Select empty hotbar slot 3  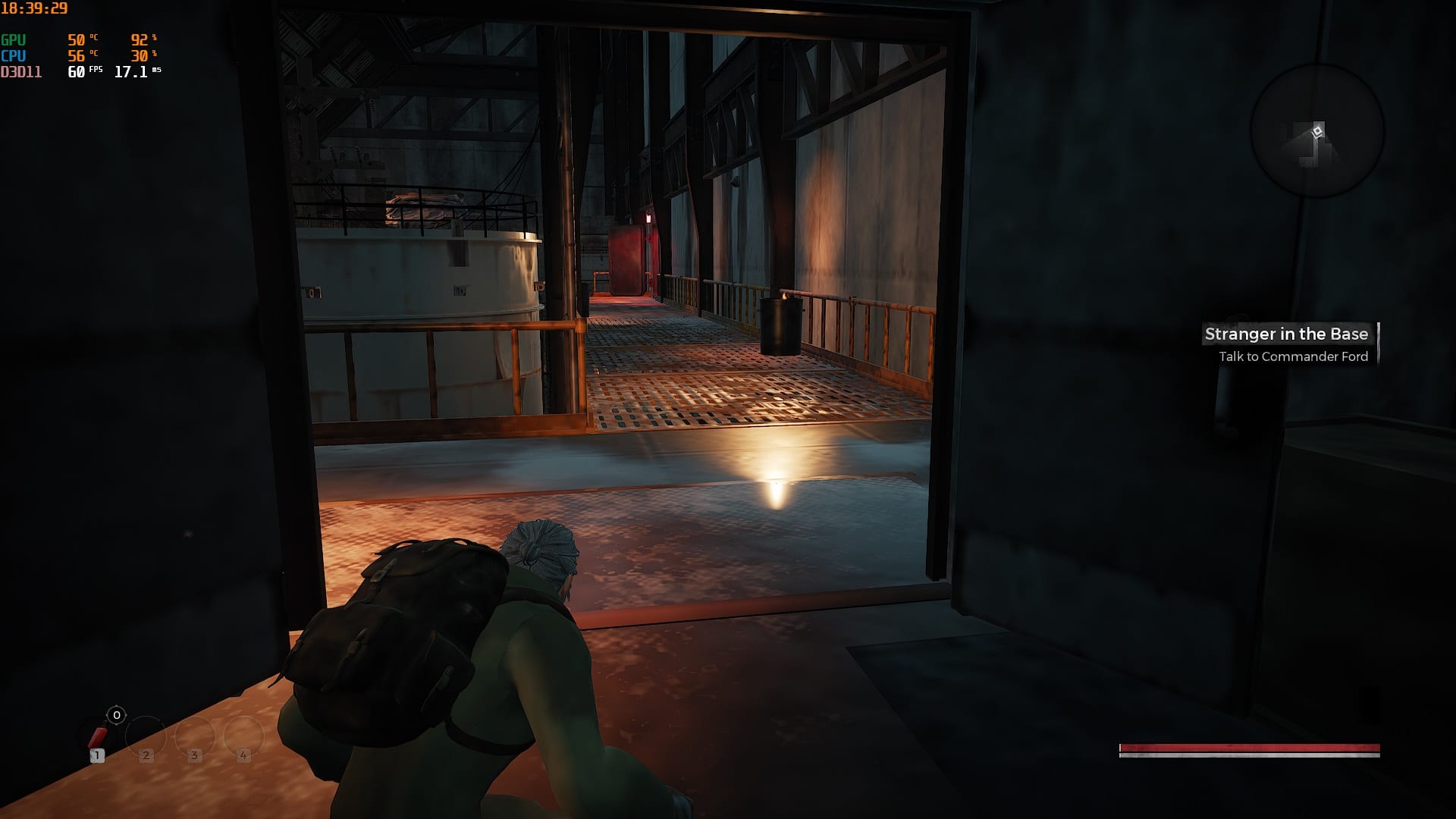195,736
